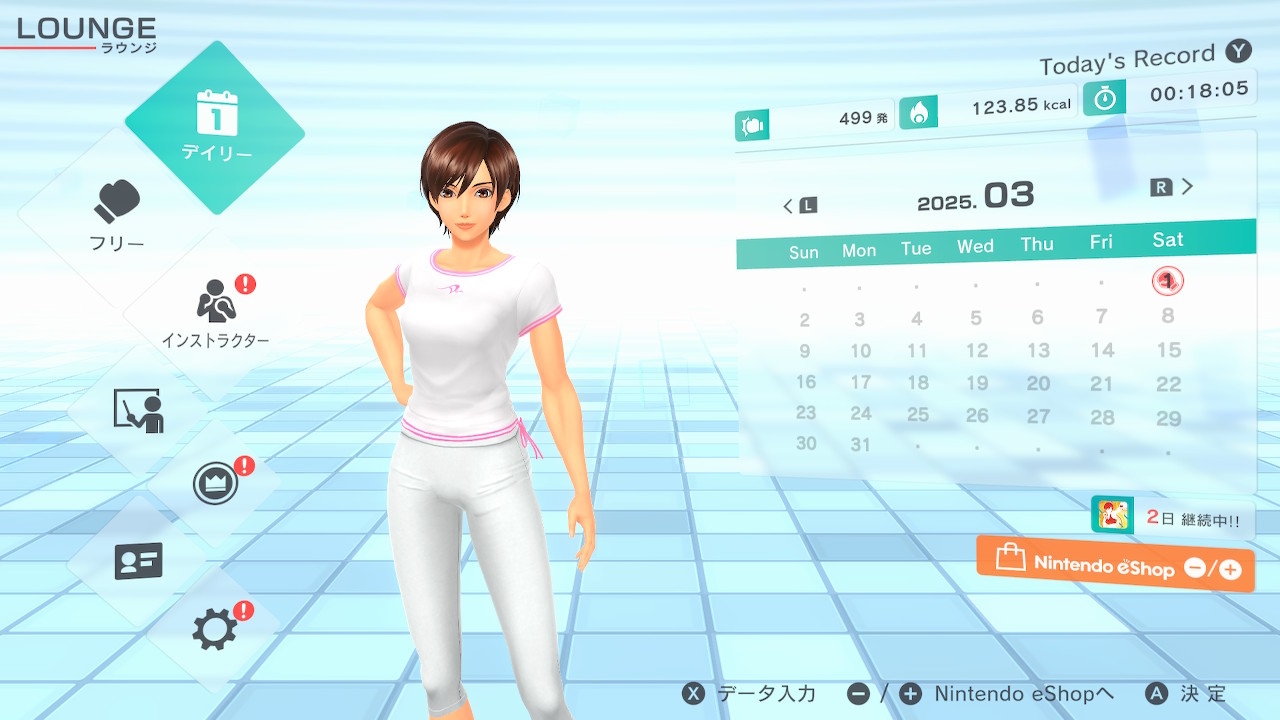
Task: Select the Free (フリー) boxing glove menu
Action: [118, 215]
